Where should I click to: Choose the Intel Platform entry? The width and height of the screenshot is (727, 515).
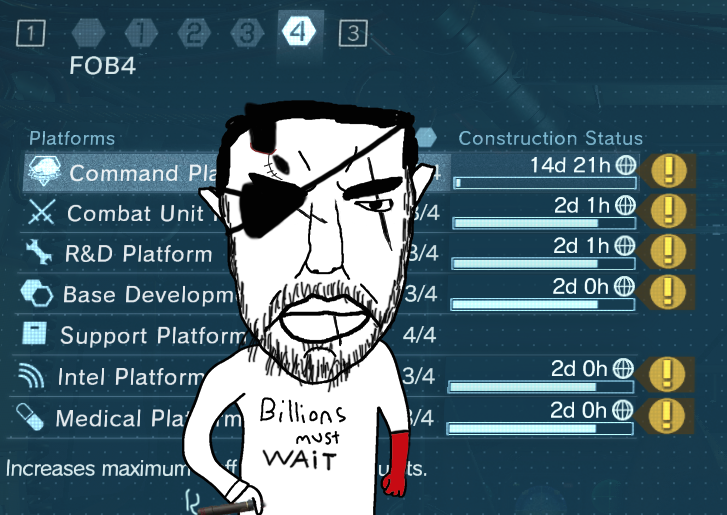tap(120, 376)
